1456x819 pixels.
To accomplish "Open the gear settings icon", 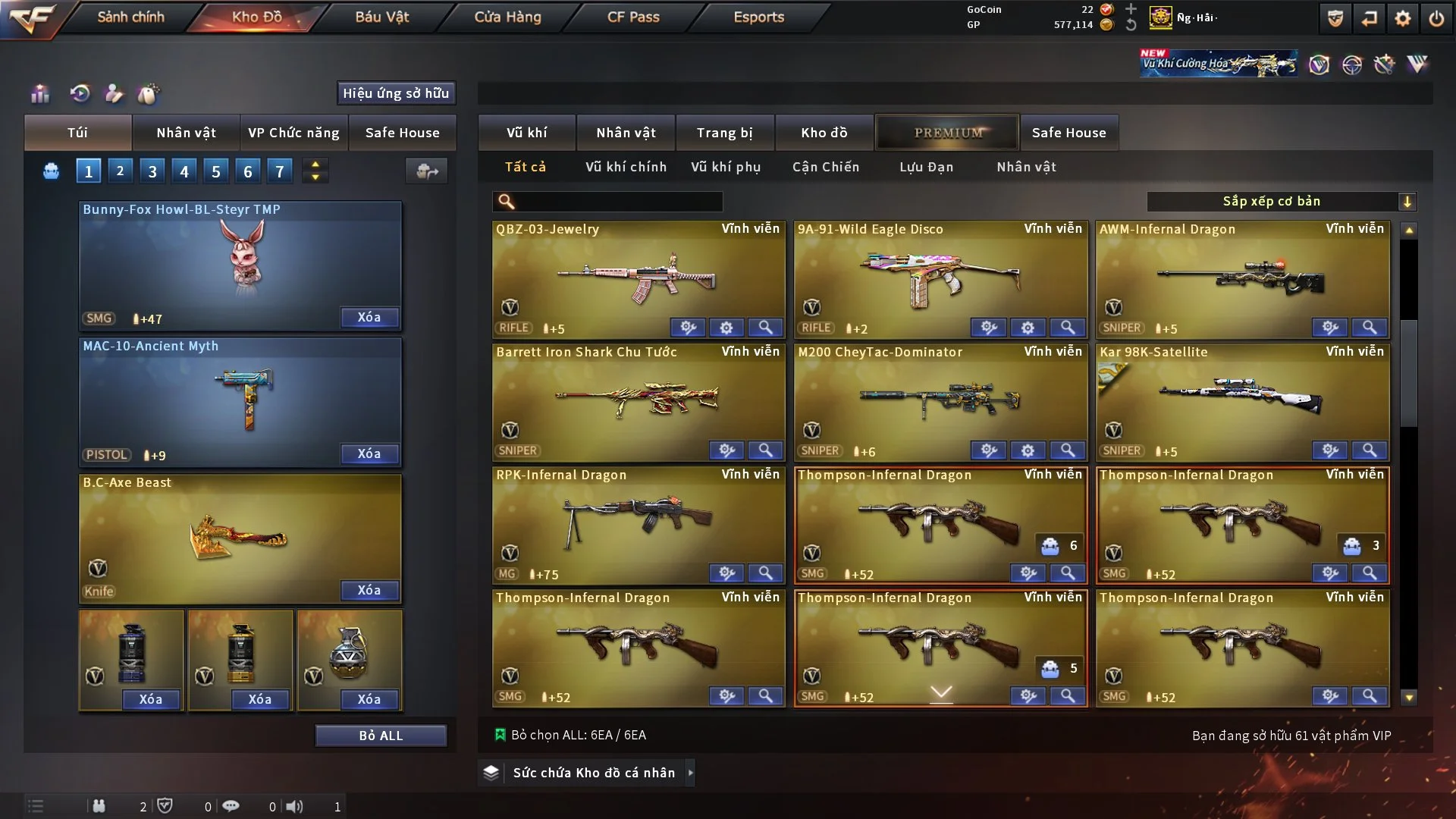I will [1402, 18].
